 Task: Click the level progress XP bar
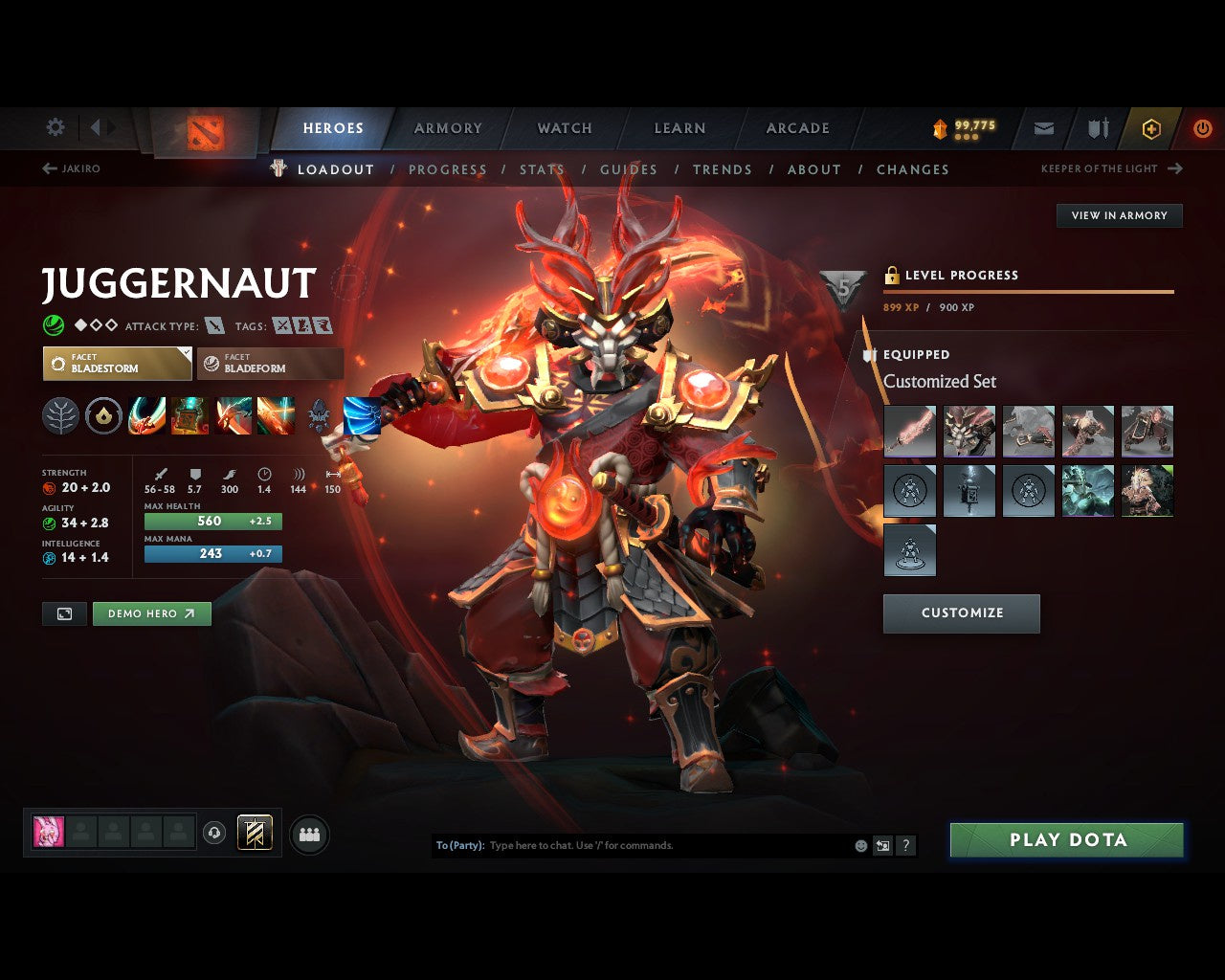tap(1029, 290)
